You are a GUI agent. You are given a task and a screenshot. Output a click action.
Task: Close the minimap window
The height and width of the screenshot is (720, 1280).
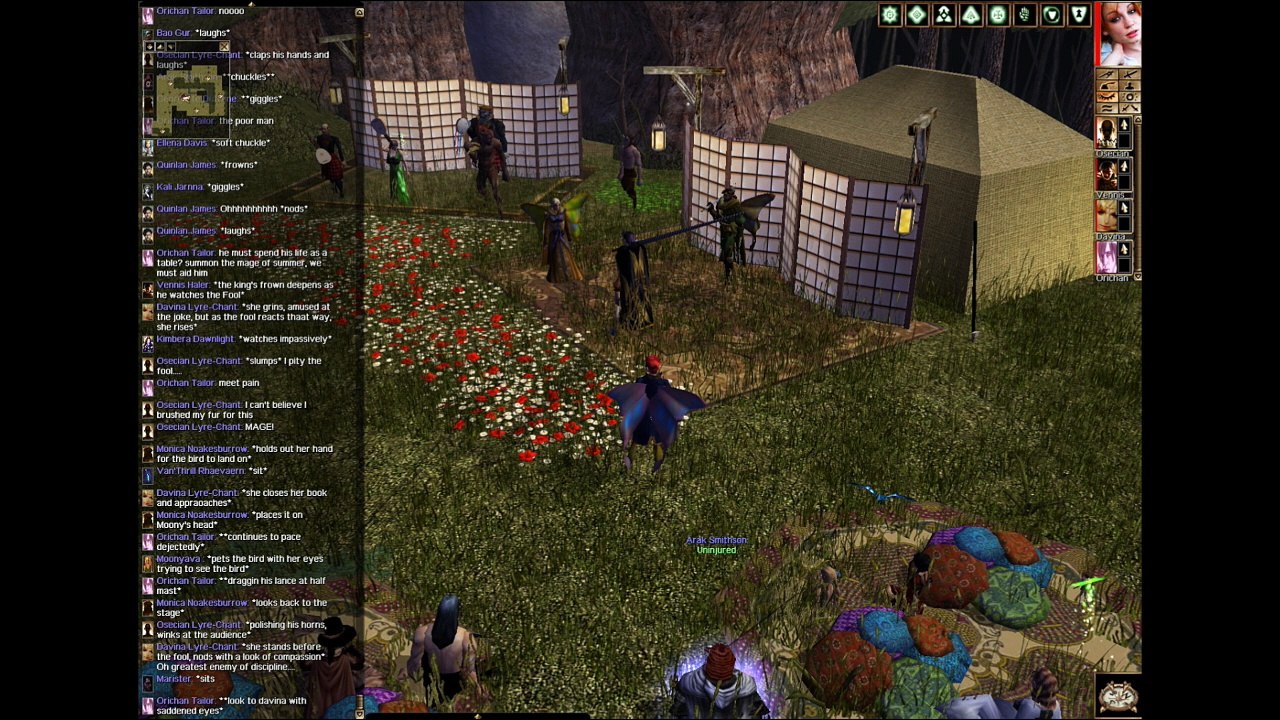(224, 46)
